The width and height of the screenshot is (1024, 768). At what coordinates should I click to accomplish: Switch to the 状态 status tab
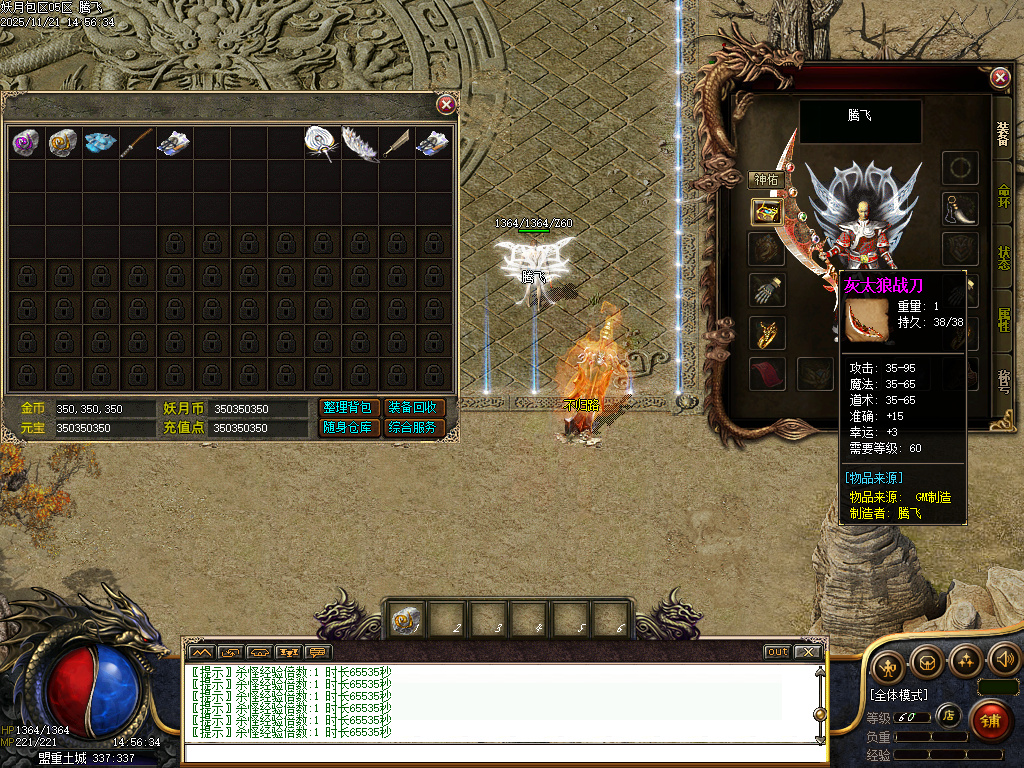1003,257
